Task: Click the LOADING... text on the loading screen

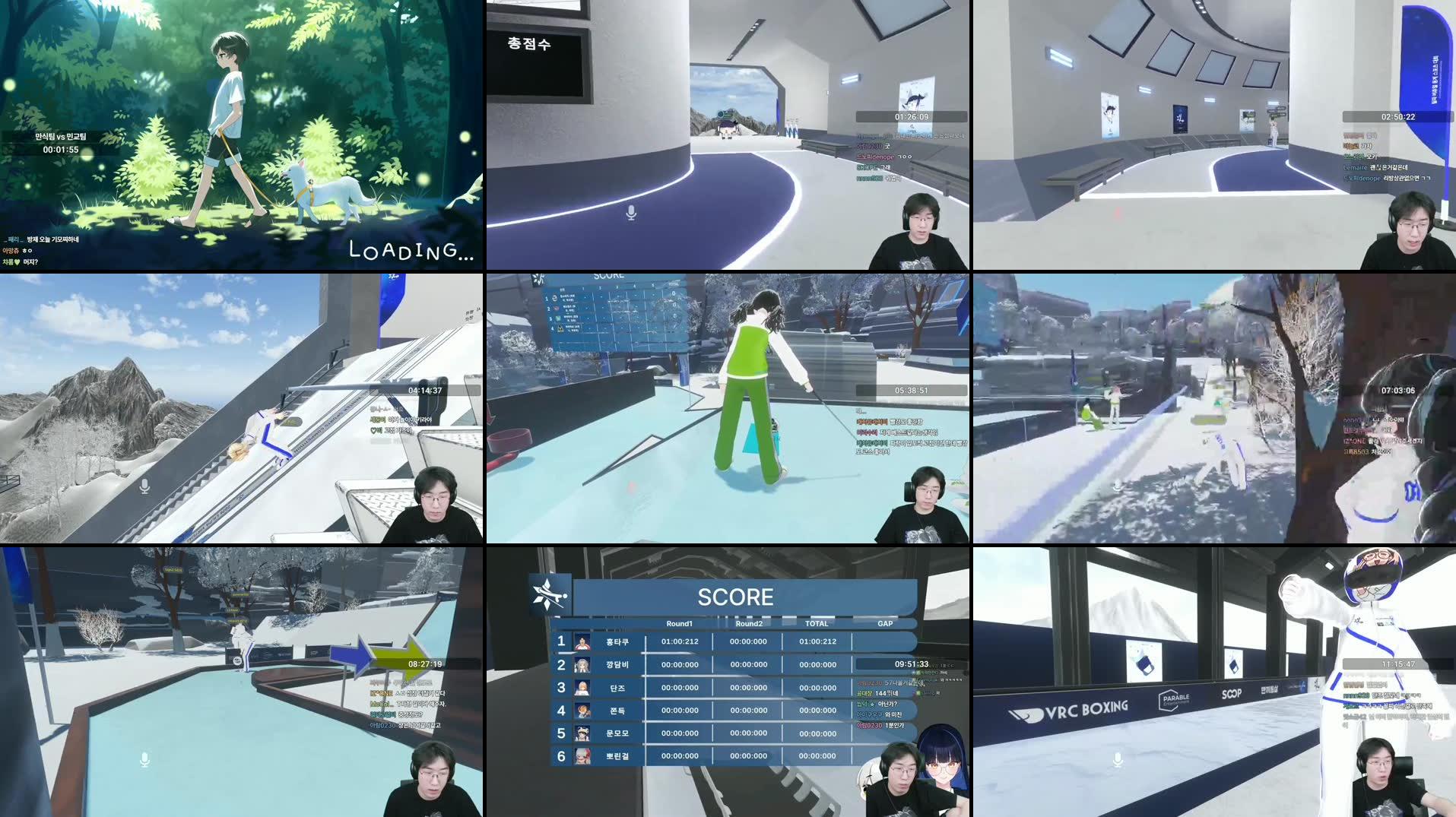Action: [410, 250]
